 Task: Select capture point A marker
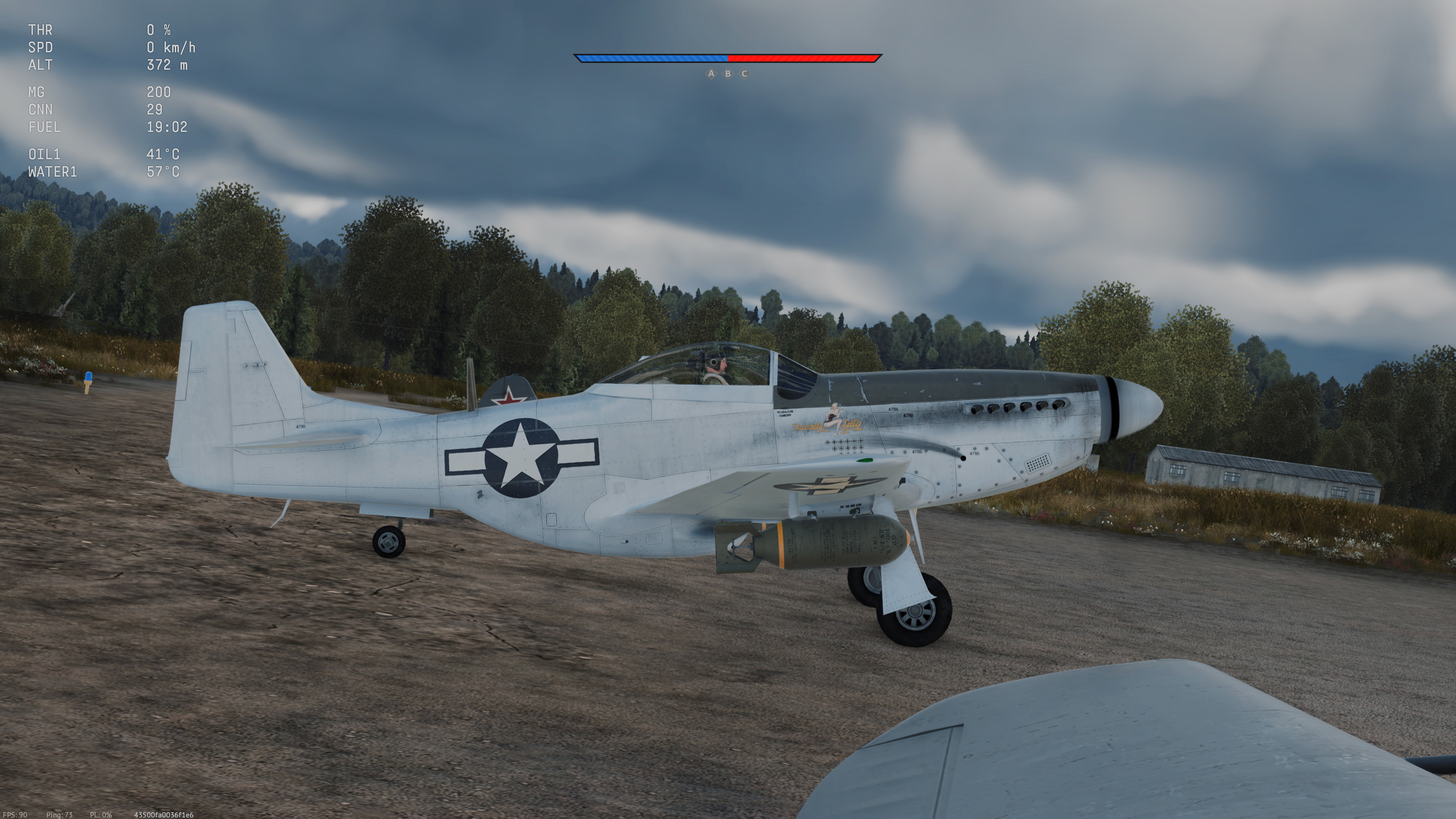click(711, 74)
